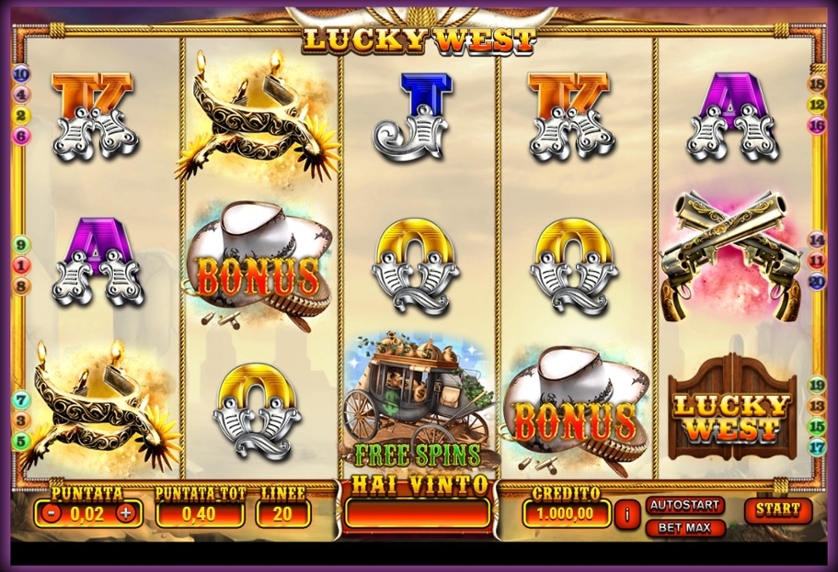Choose payline marker 9
The height and width of the screenshot is (572, 838).
point(22,245)
